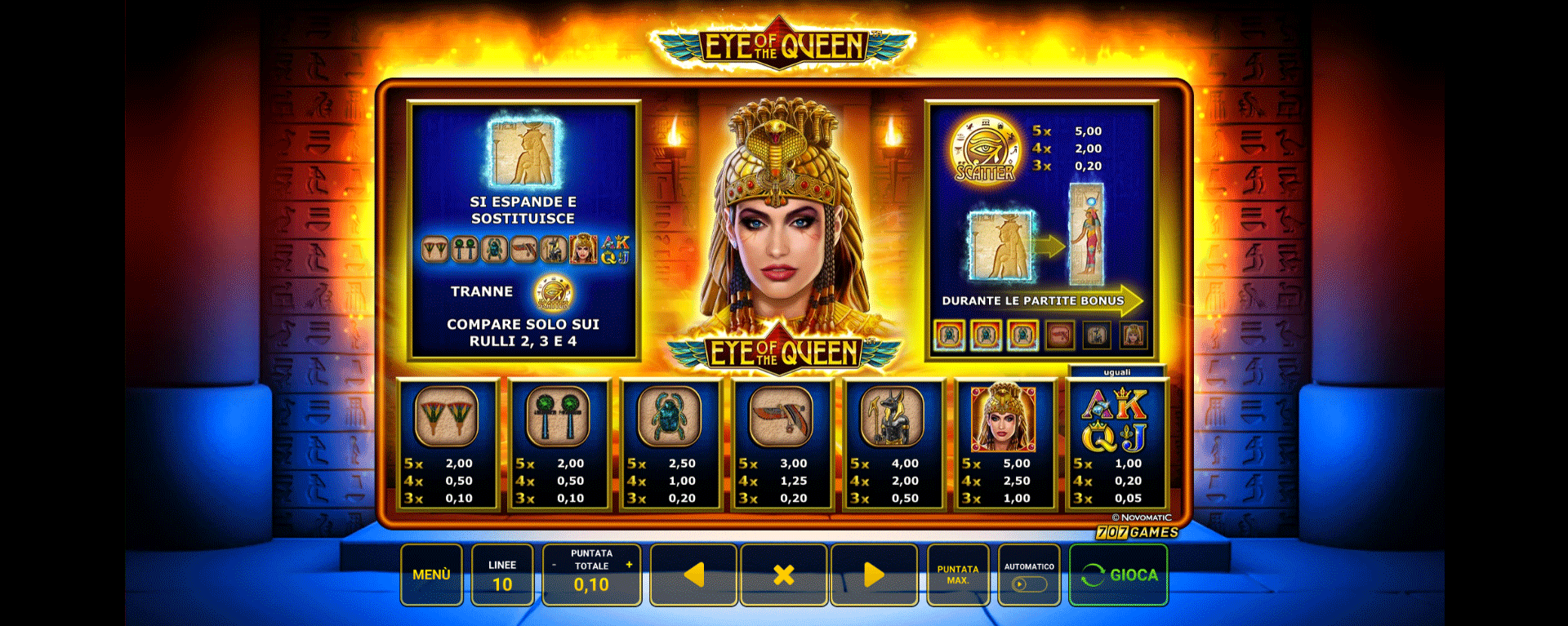Increase Puntata Totale with the plus sign
Viewport: 1568px width, 626px height.
click(629, 565)
